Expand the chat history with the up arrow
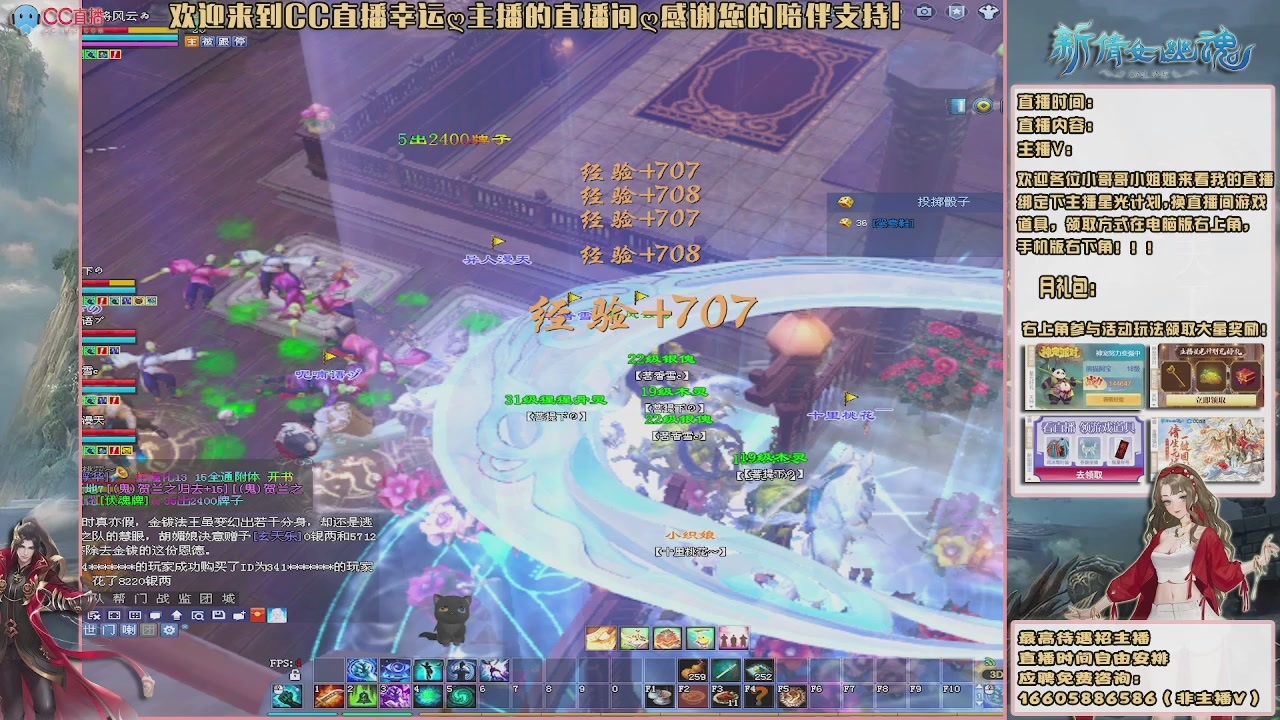 (178, 616)
